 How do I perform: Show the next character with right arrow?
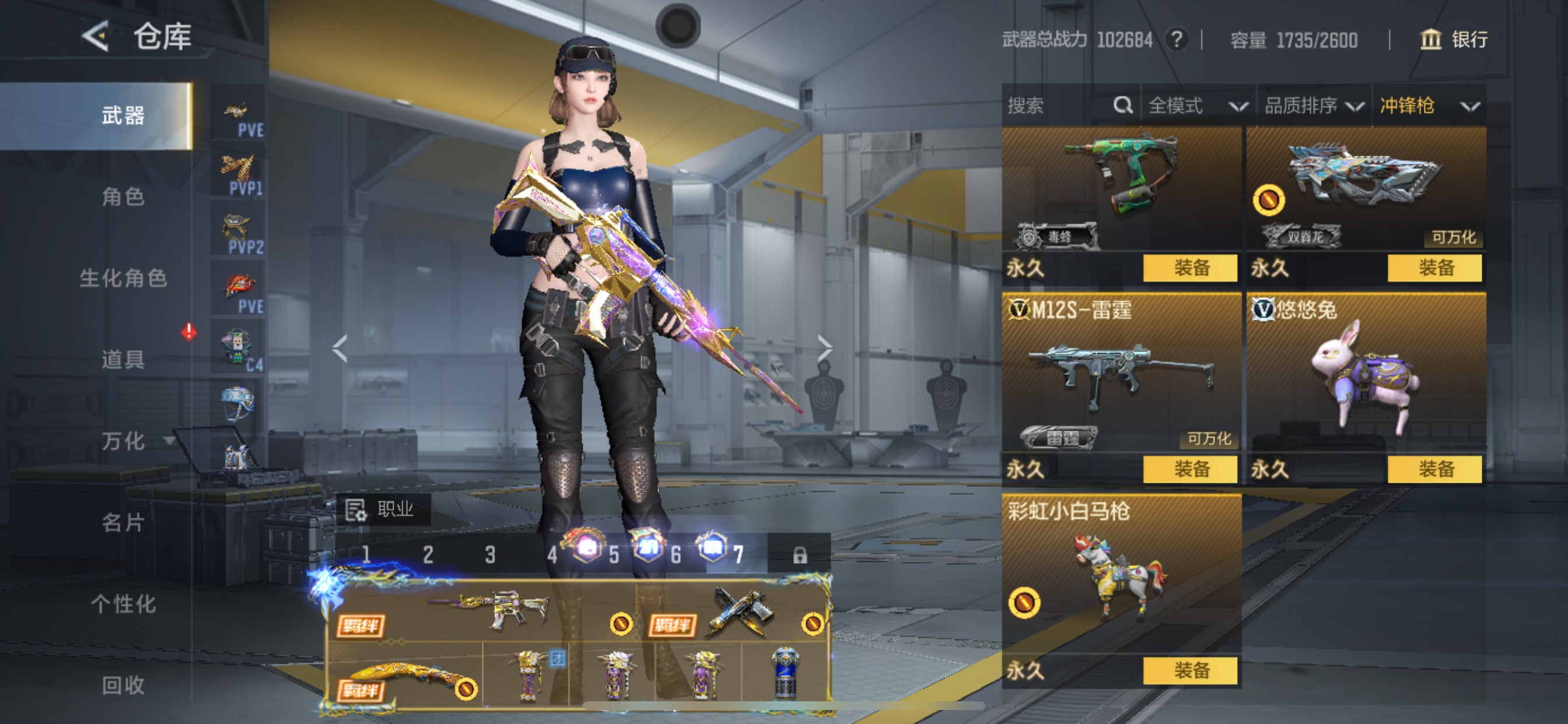point(824,348)
